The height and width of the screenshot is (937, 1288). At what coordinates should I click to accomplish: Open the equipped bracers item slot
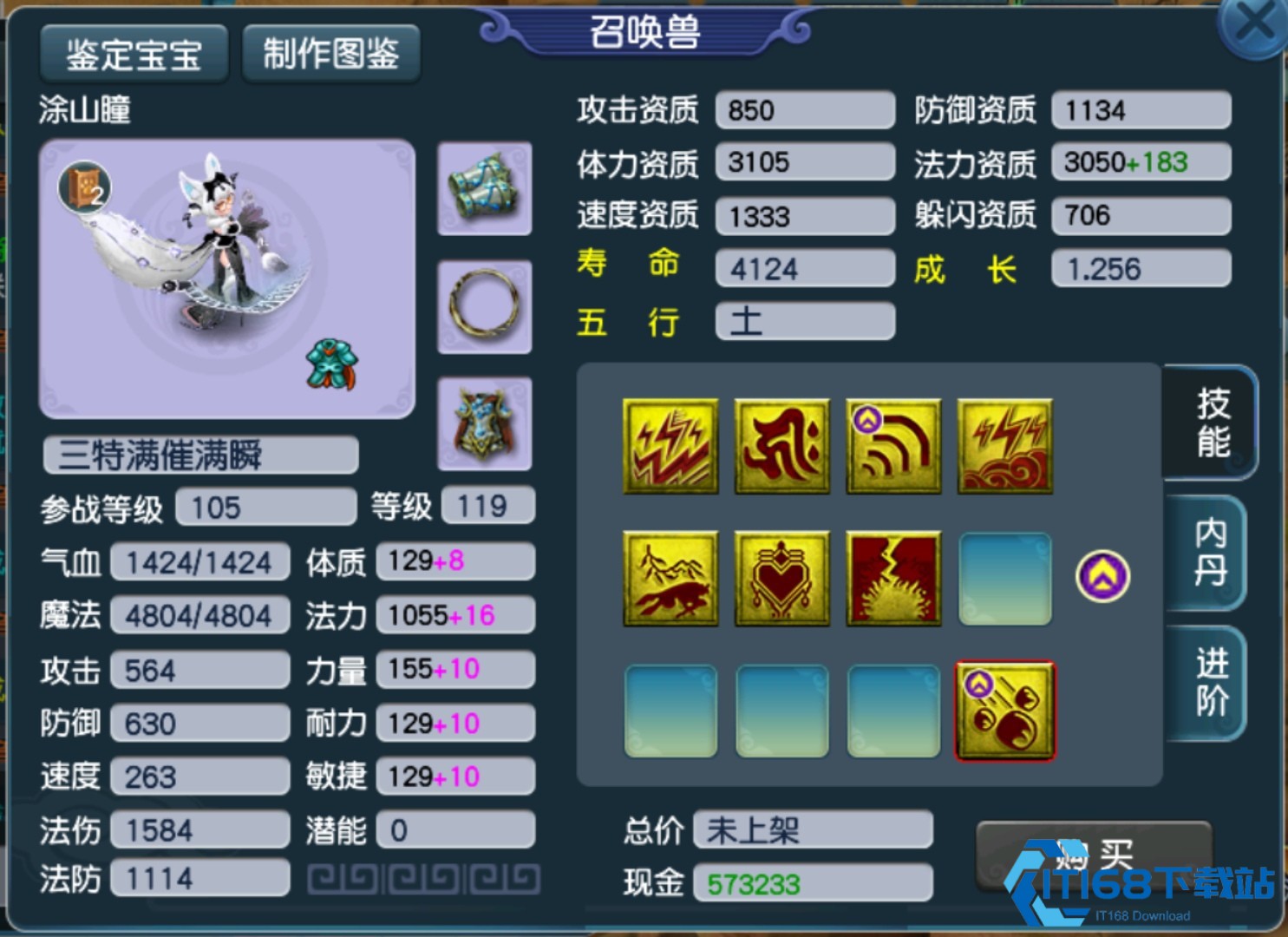click(x=484, y=189)
